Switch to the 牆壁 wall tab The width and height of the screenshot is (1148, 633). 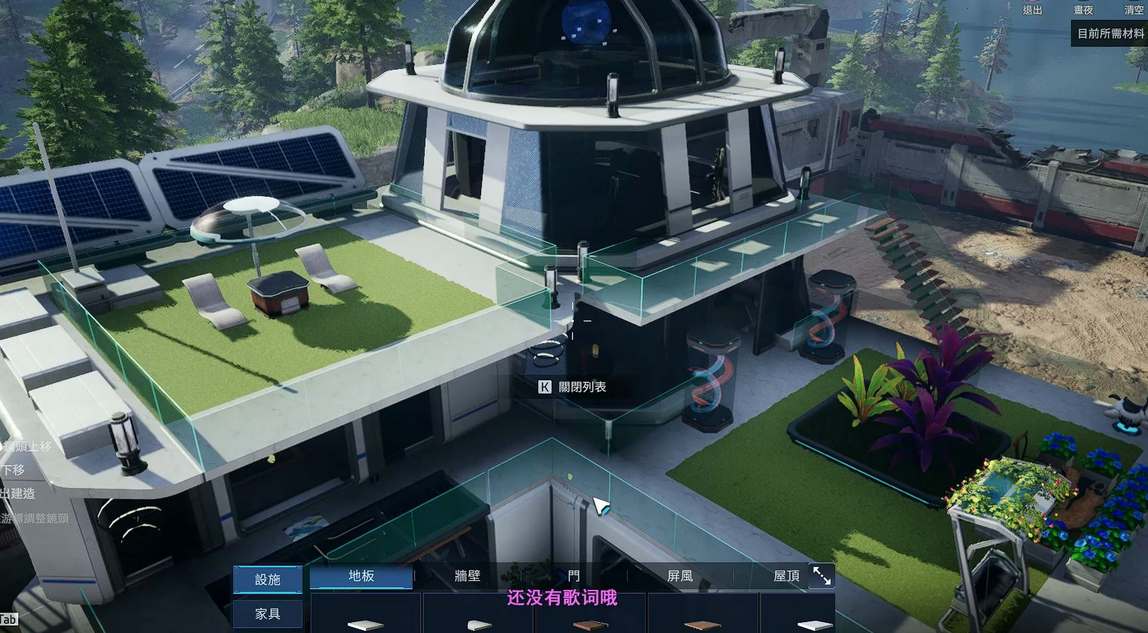tap(468, 576)
